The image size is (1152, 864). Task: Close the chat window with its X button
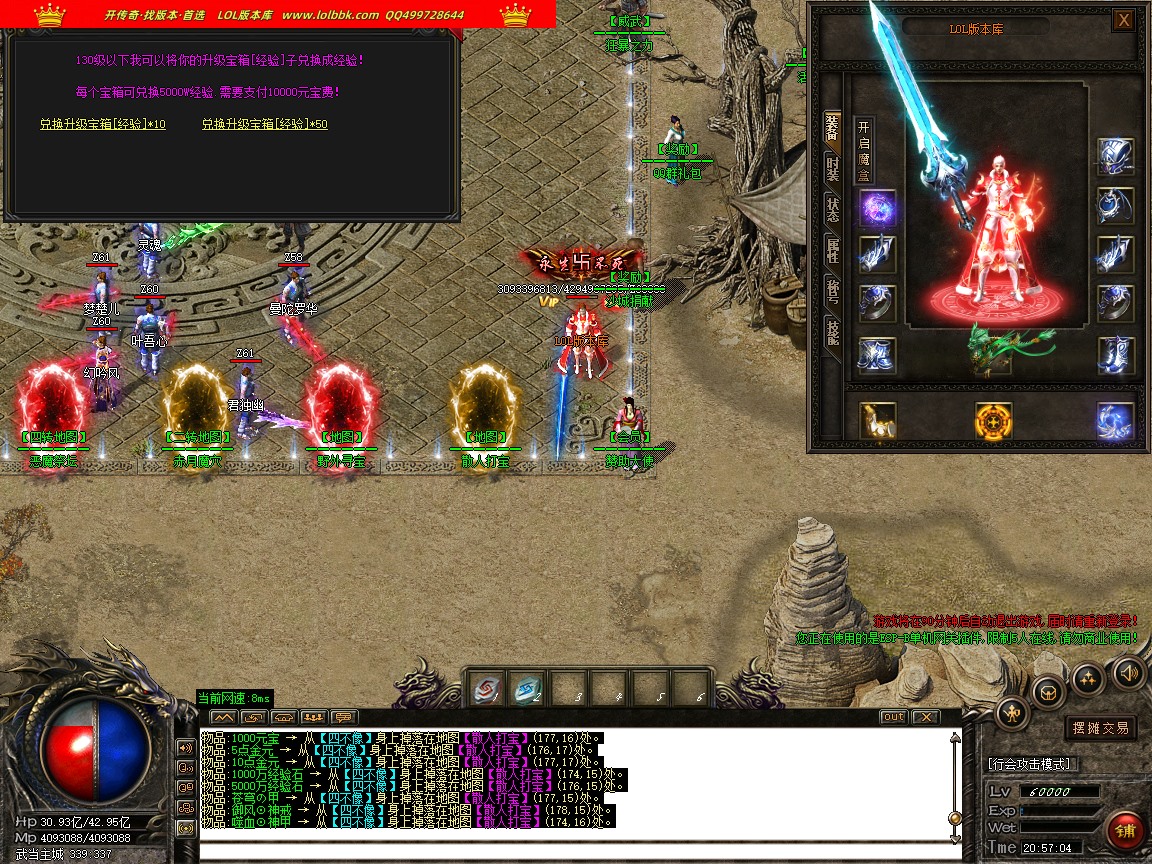click(x=926, y=717)
